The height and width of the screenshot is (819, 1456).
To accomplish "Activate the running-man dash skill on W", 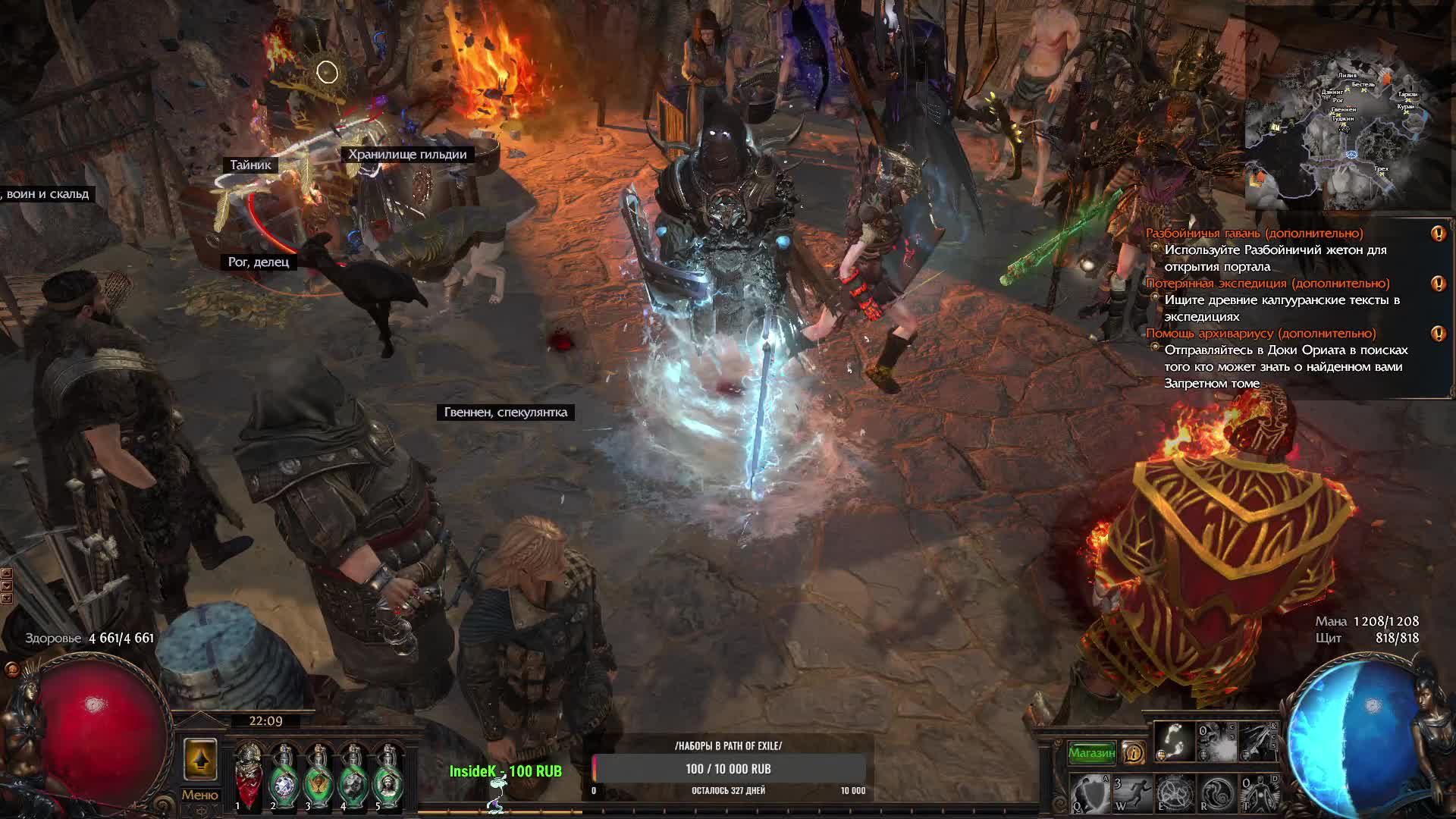I will tap(1131, 794).
